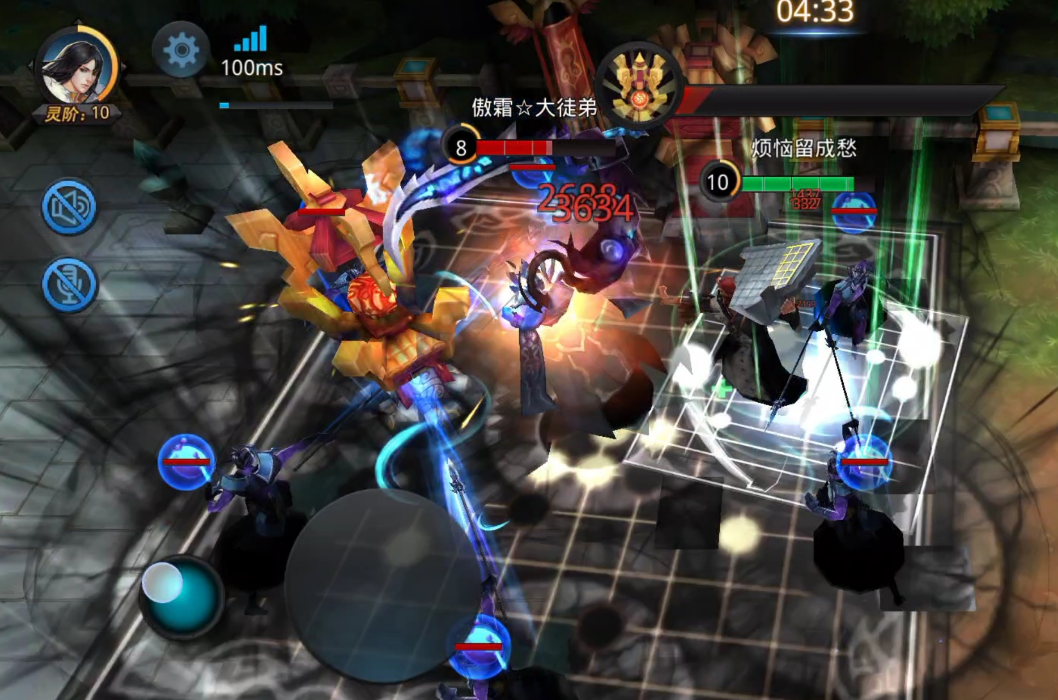The height and width of the screenshot is (700, 1058).
Task: Toggle the muted speaker button
Action: 69,207
